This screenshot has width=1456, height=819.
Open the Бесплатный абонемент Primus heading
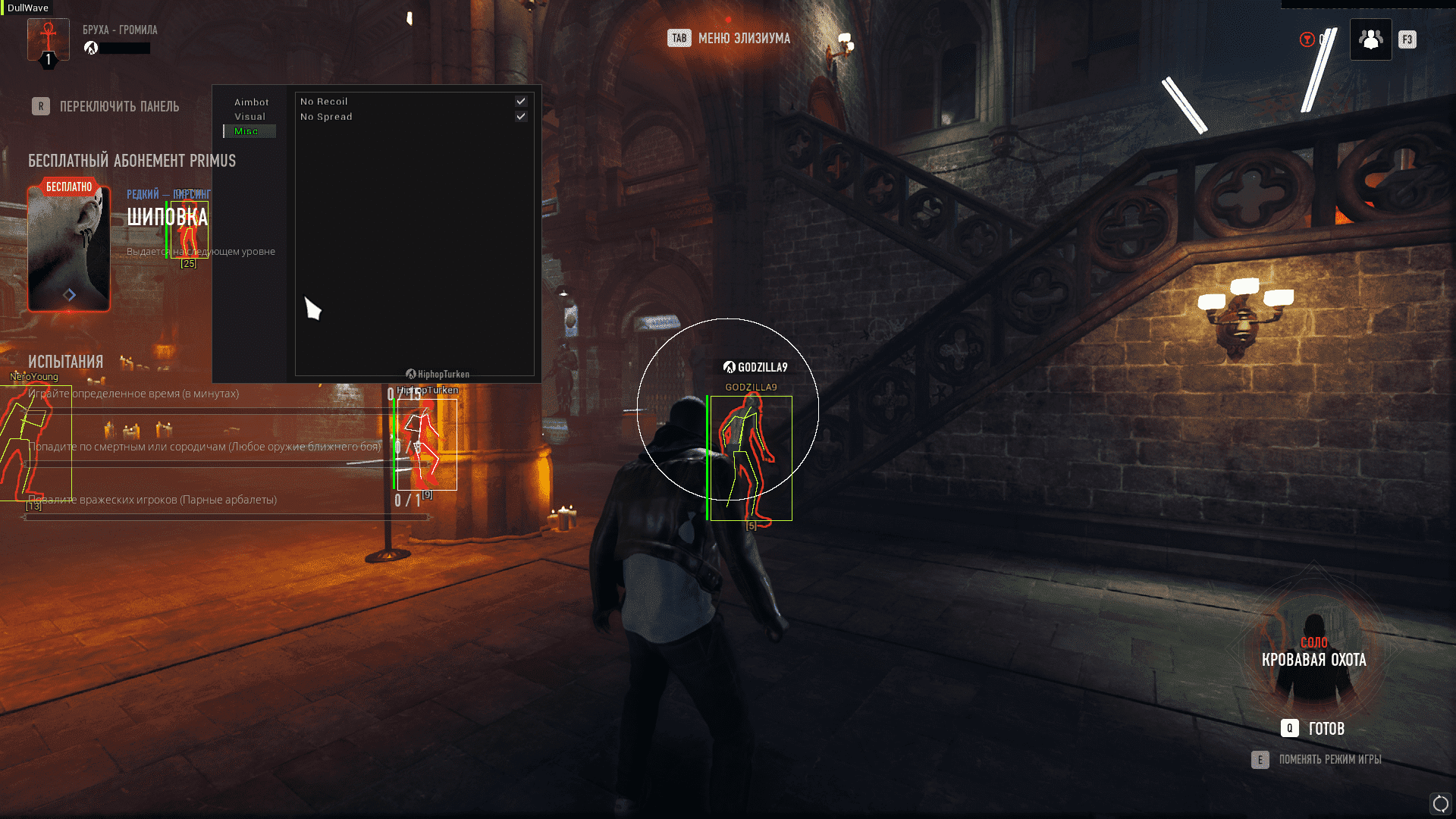pyautogui.click(x=132, y=161)
